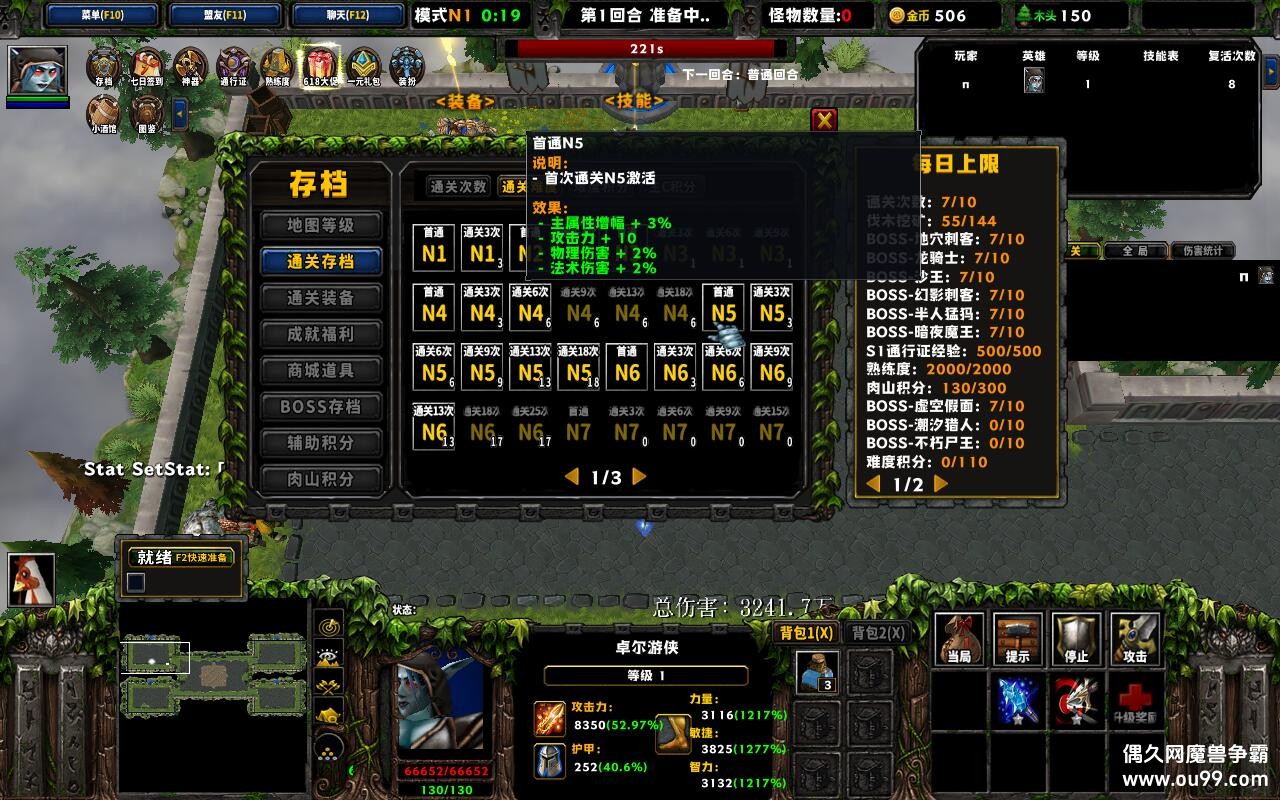Open the 装扮 dress-up icon
The height and width of the screenshot is (800, 1280).
(405, 65)
